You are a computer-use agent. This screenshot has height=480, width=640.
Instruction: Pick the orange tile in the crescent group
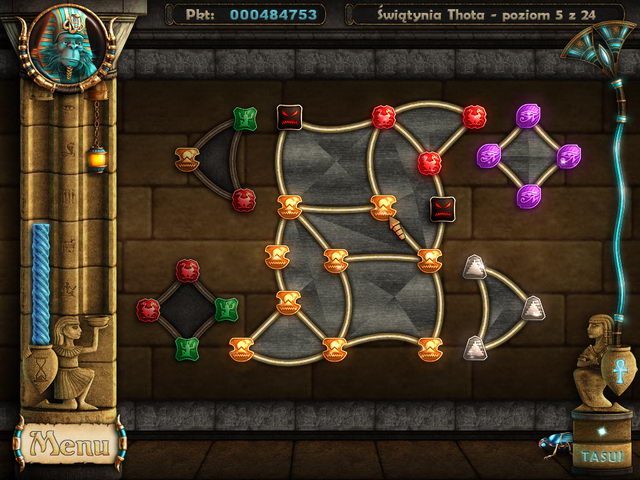(187, 158)
